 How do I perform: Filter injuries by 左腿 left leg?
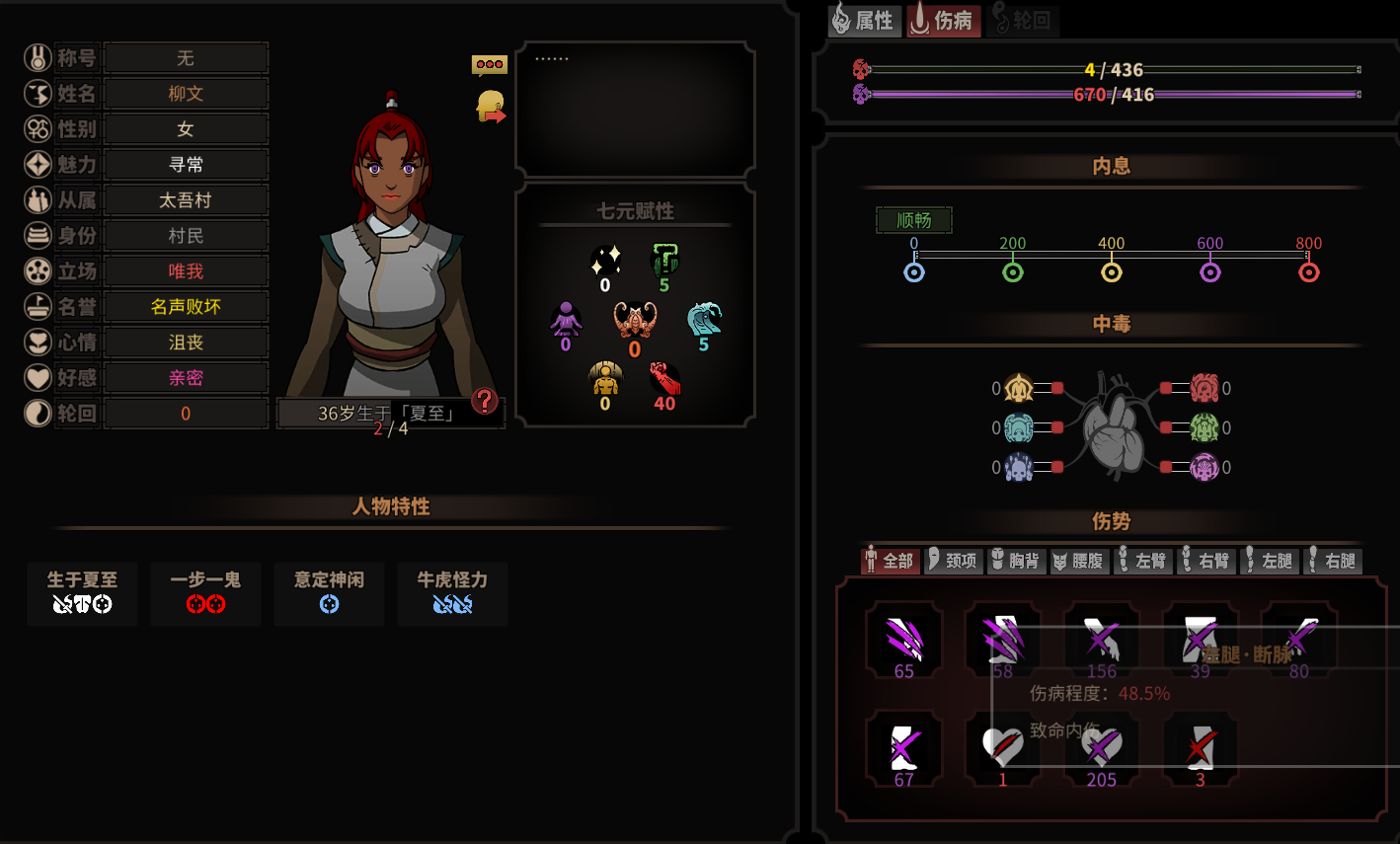(x=1268, y=561)
